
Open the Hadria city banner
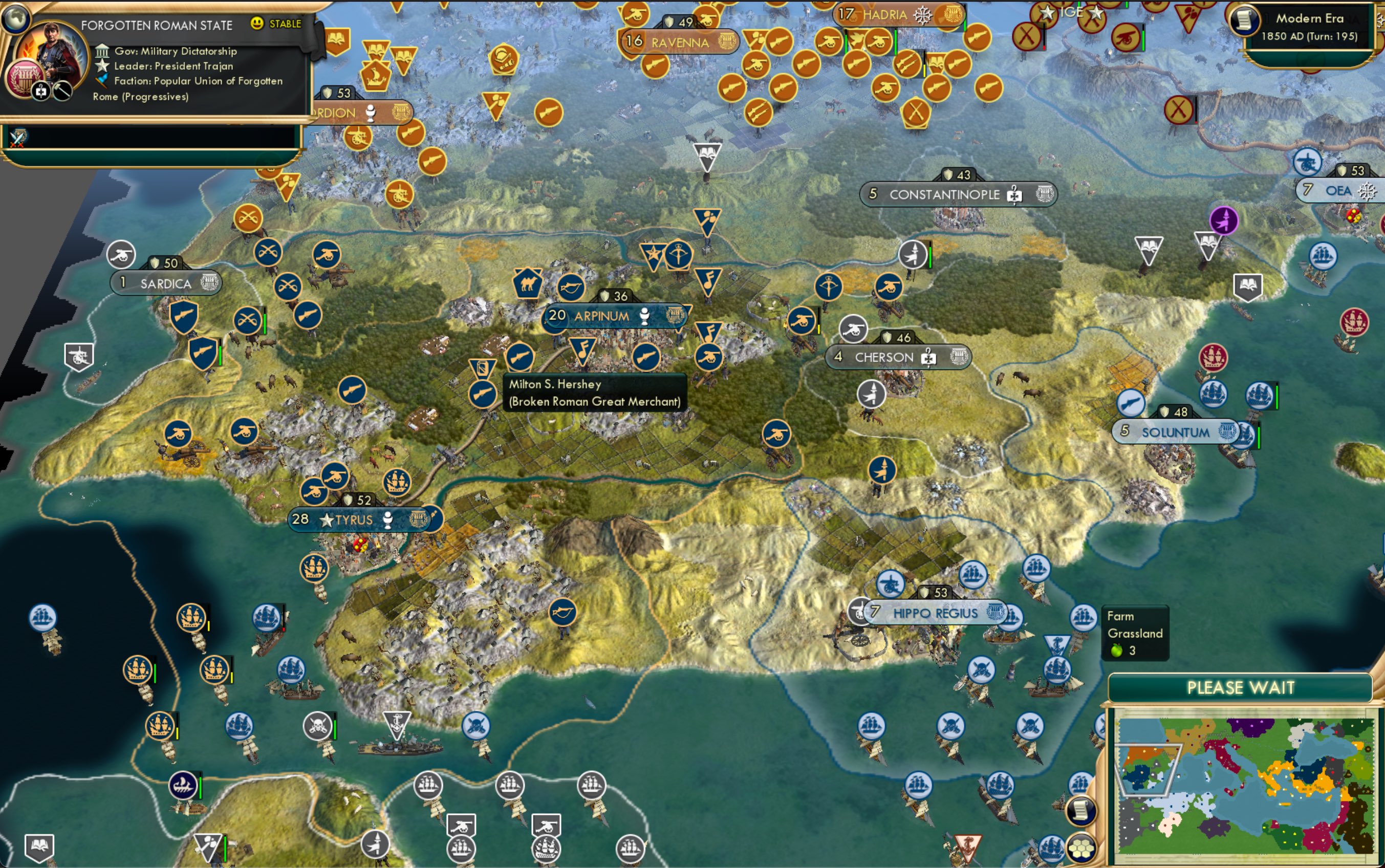884,15
